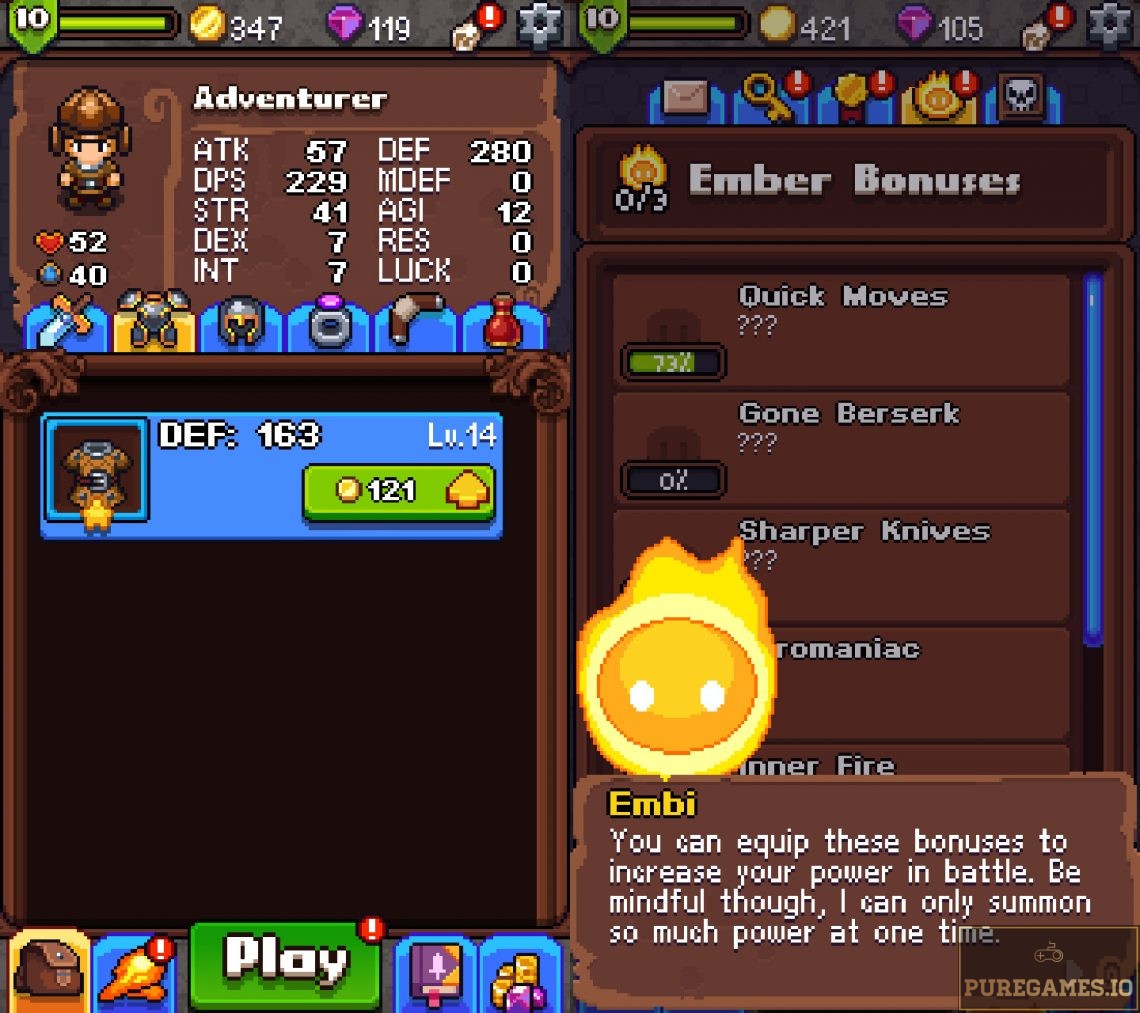The image size is (1140, 1013).
Task: Select the ring accessory tab
Action: coord(329,323)
